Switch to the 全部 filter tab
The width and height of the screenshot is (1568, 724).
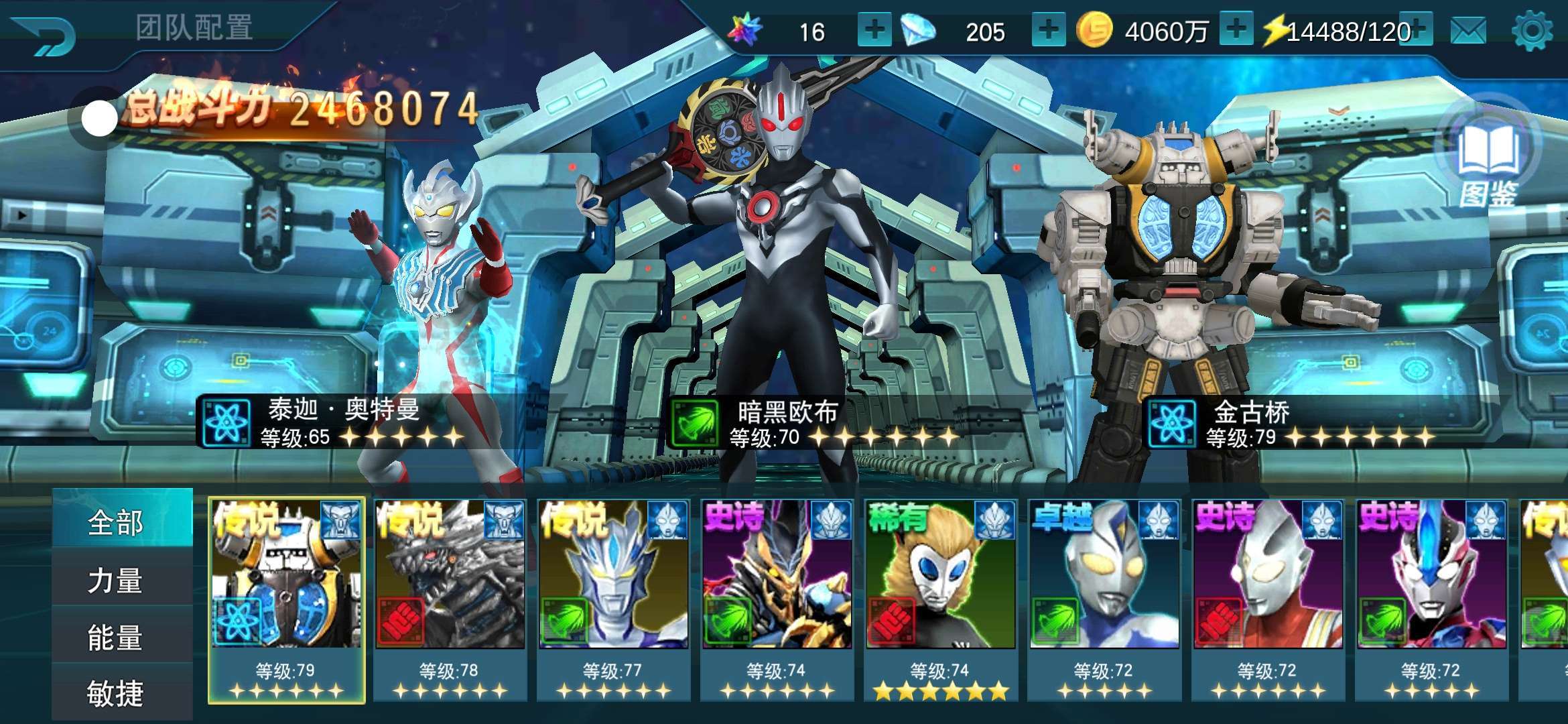pos(115,522)
